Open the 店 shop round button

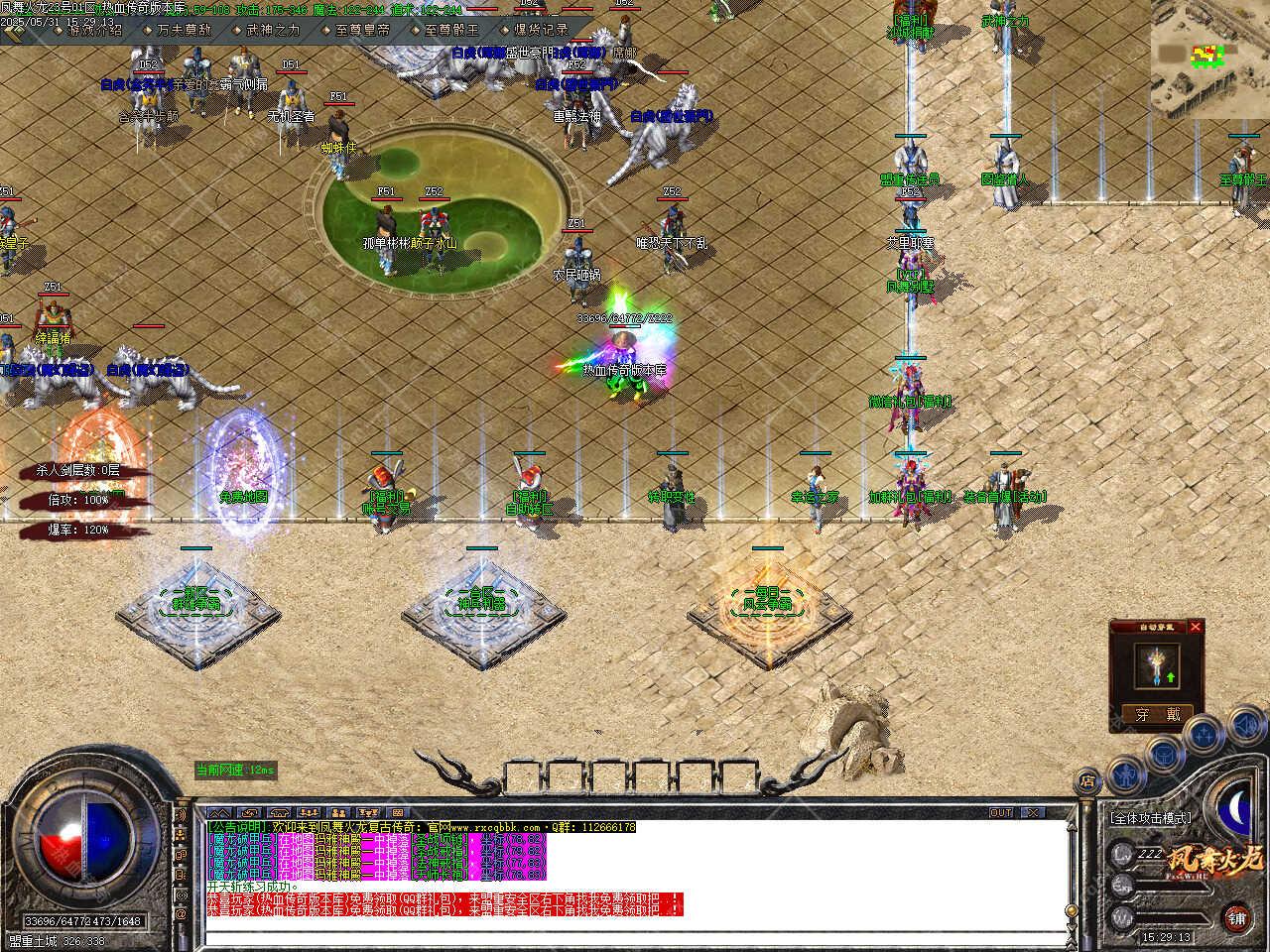(1088, 780)
